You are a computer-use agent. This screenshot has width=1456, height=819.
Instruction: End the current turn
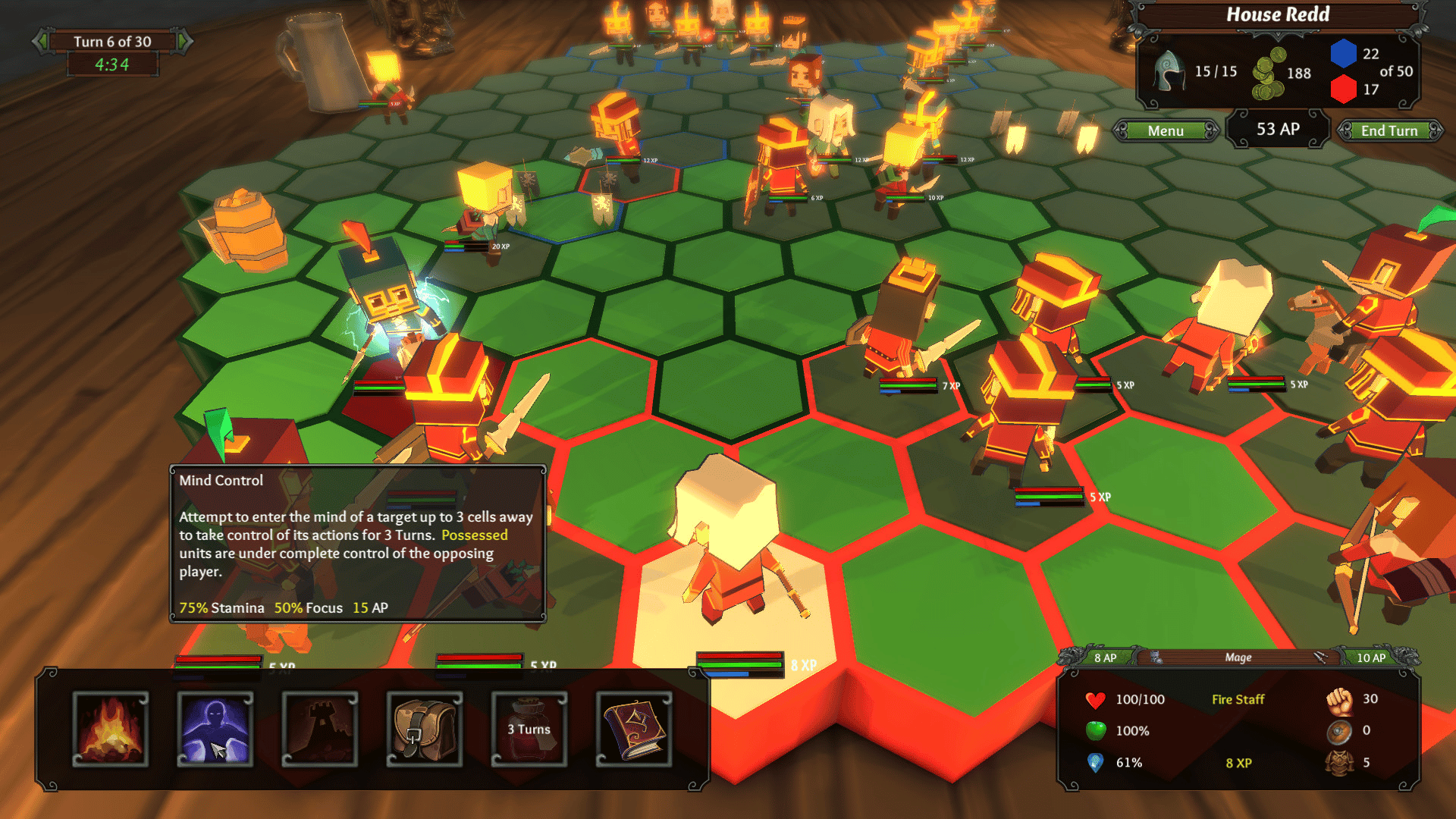point(1389,131)
